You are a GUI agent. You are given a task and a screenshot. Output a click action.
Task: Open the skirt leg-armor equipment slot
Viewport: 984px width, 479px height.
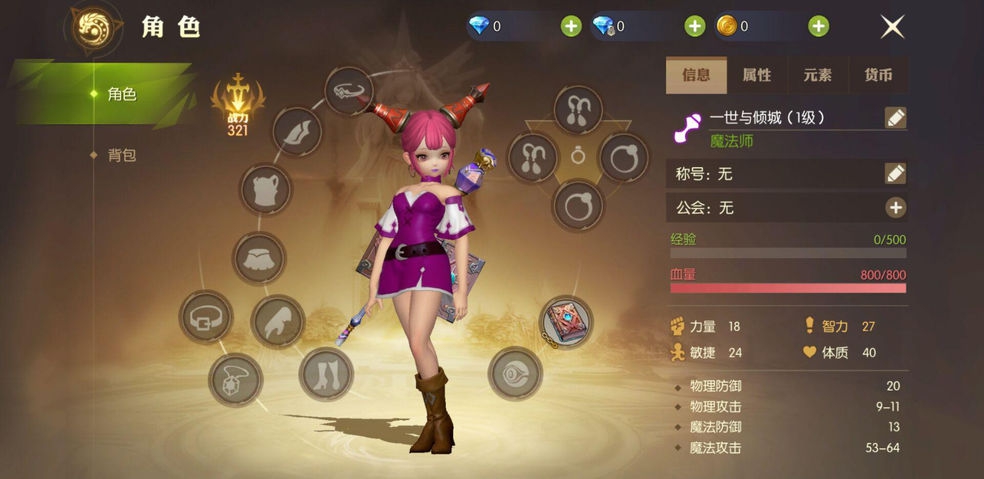pyautogui.click(x=260, y=258)
